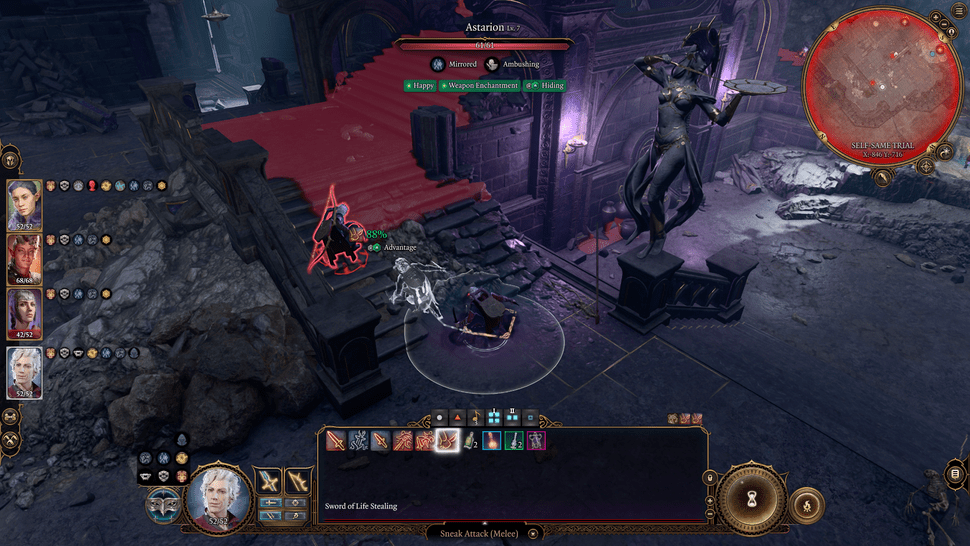Select the ranged bow weapon set slot

point(298,481)
